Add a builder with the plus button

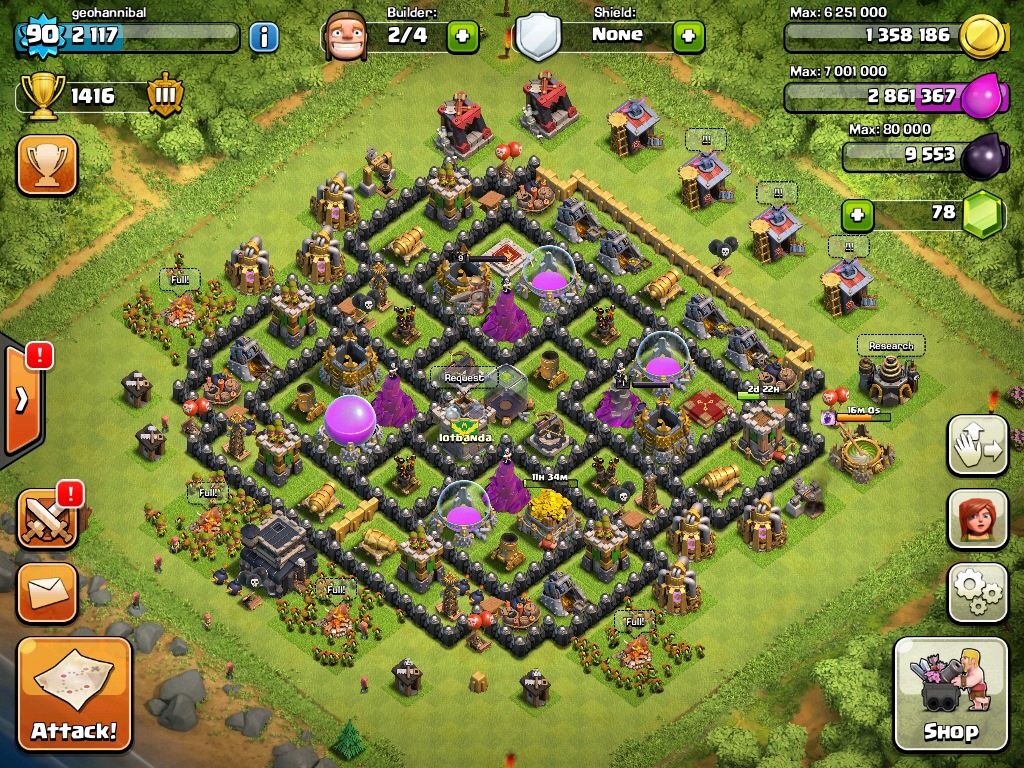click(462, 37)
